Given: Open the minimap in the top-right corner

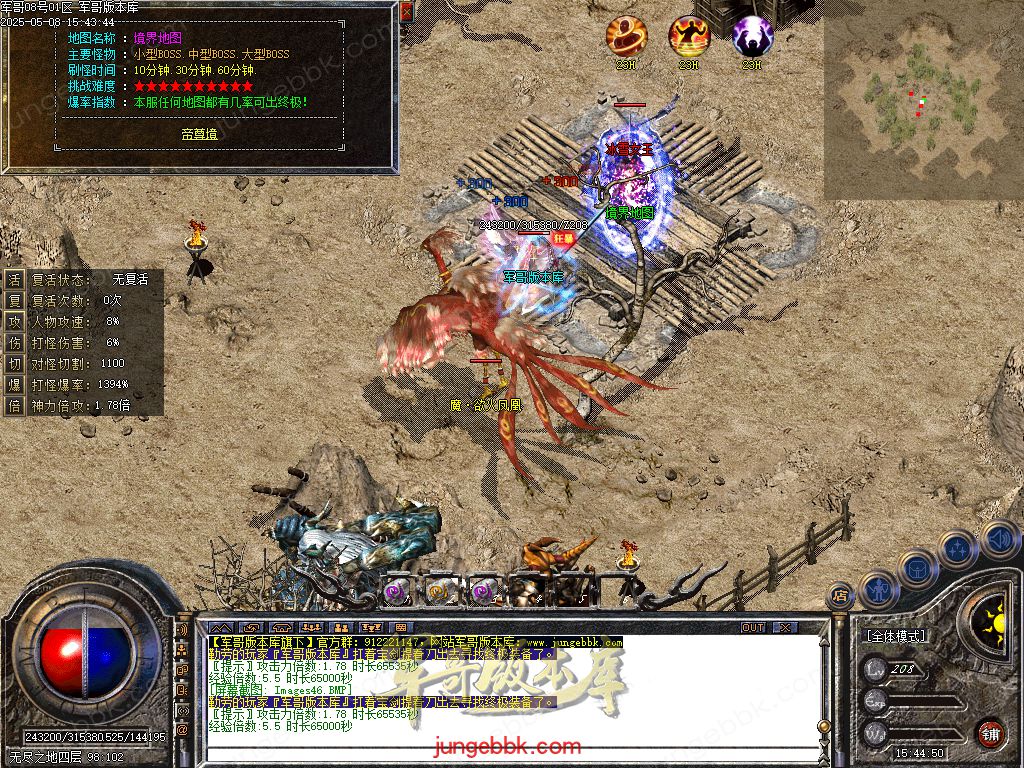Looking at the screenshot, I should pos(922,100).
